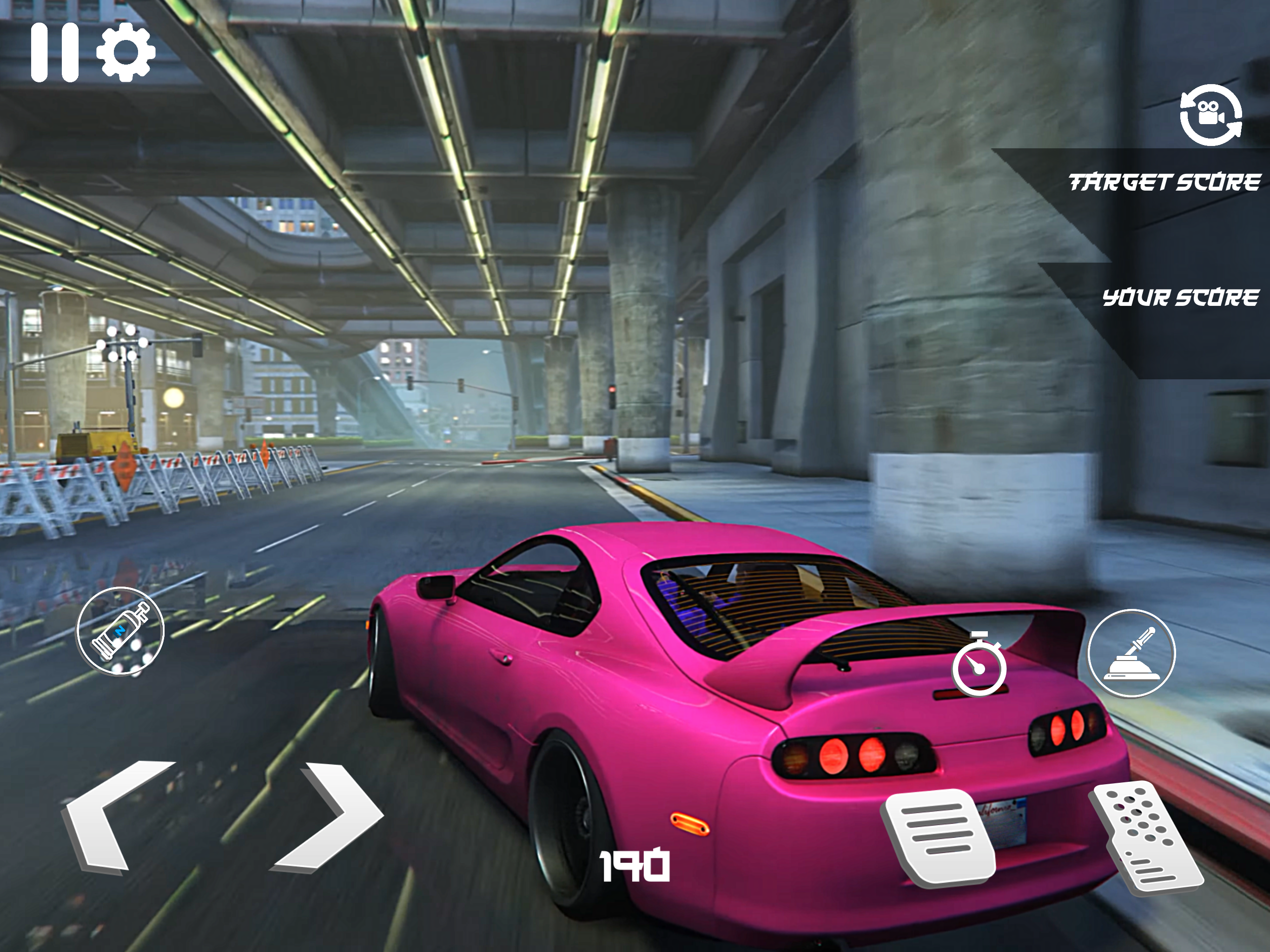The image size is (1270, 952).
Task: Step on the gas pedal
Action: click(x=1146, y=837)
